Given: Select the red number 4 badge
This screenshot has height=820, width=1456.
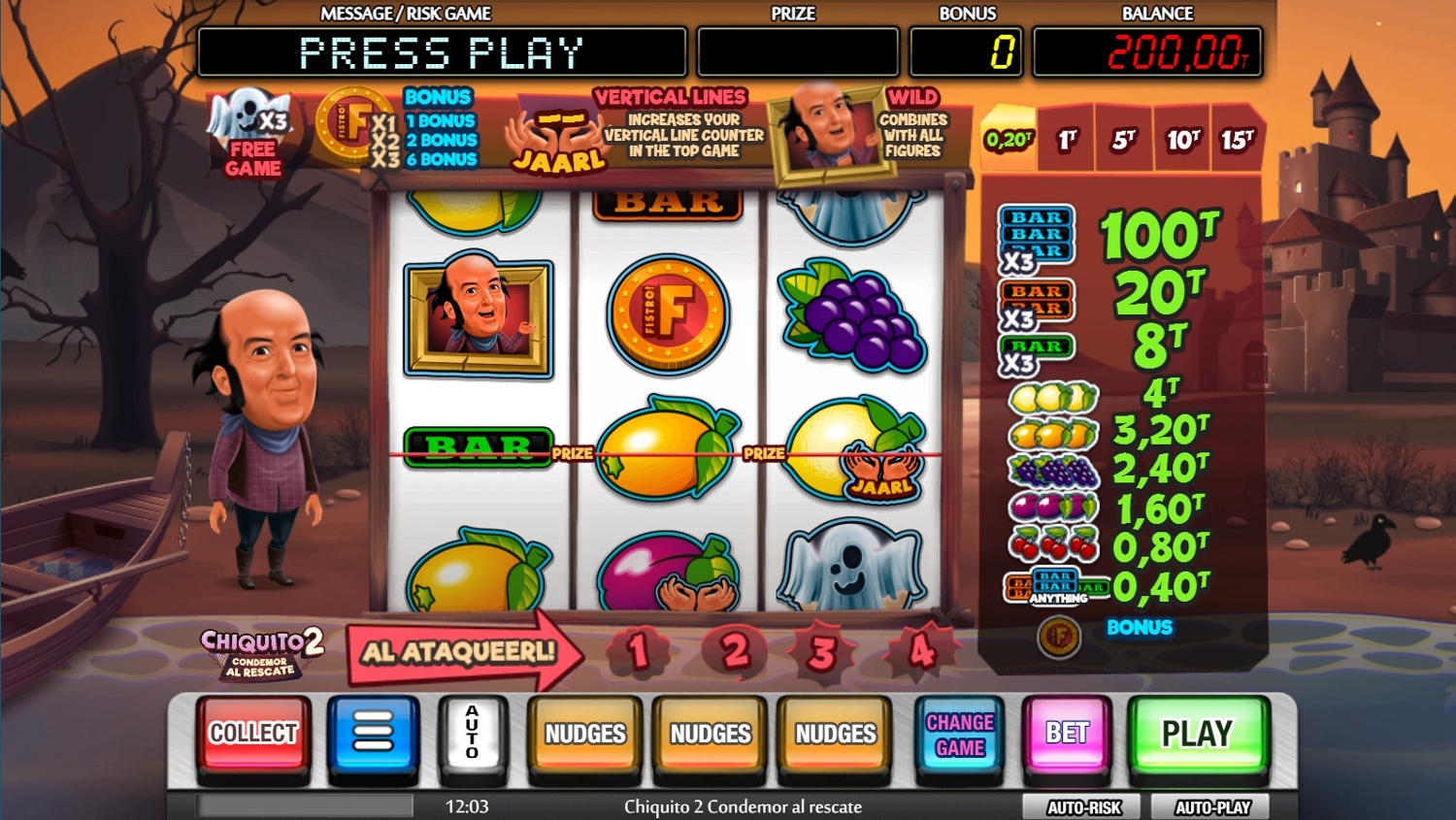Looking at the screenshot, I should (920, 651).
